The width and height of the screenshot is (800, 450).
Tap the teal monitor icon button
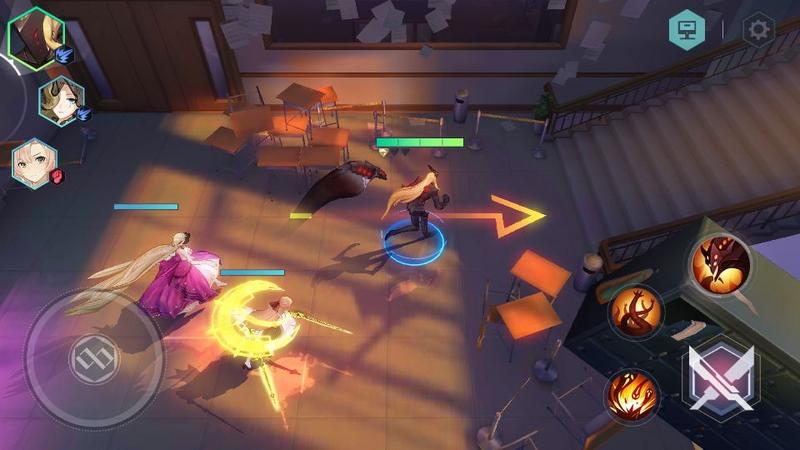(687, 29)
